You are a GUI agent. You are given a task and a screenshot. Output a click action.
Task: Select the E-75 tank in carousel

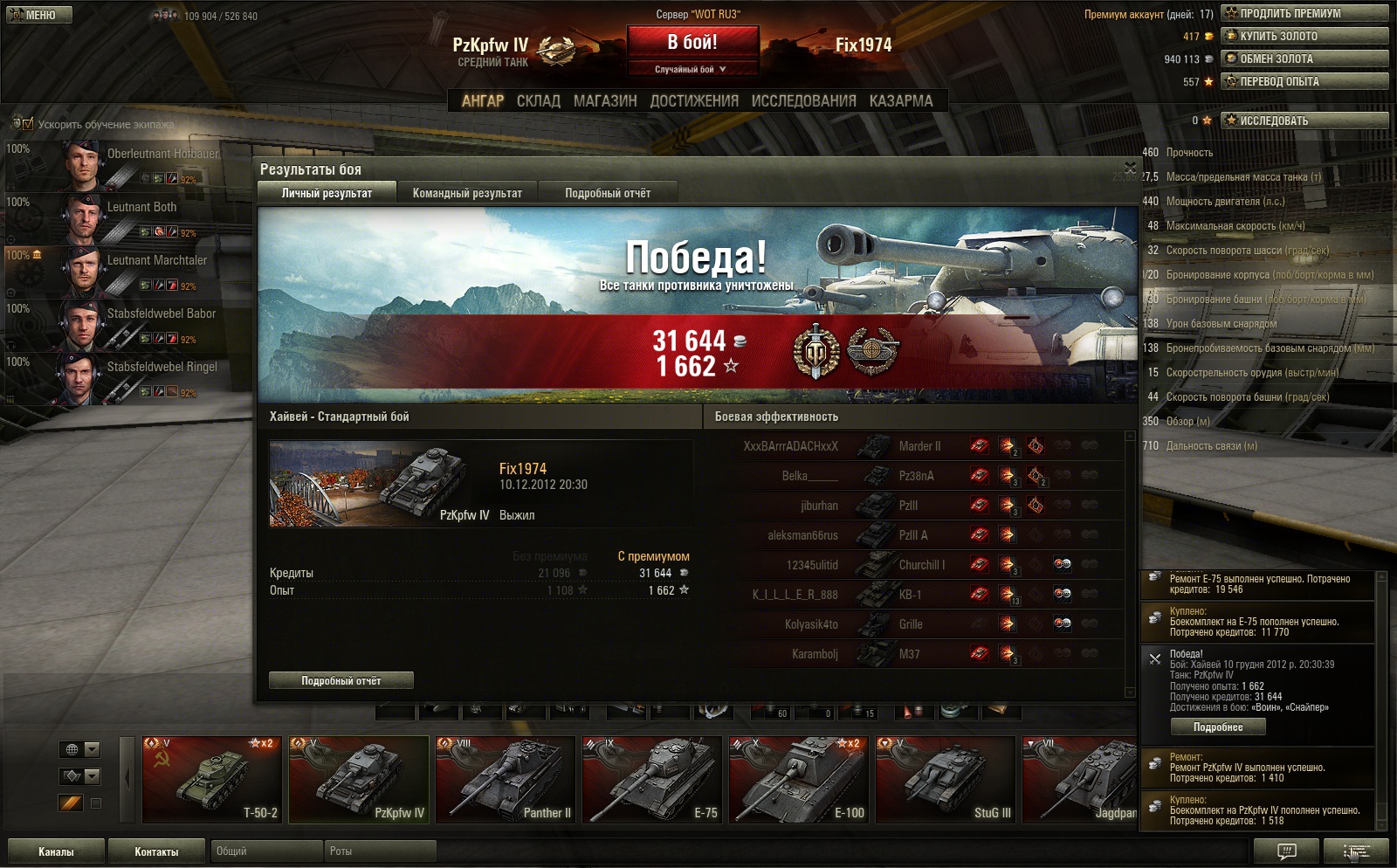click(651, 779)
